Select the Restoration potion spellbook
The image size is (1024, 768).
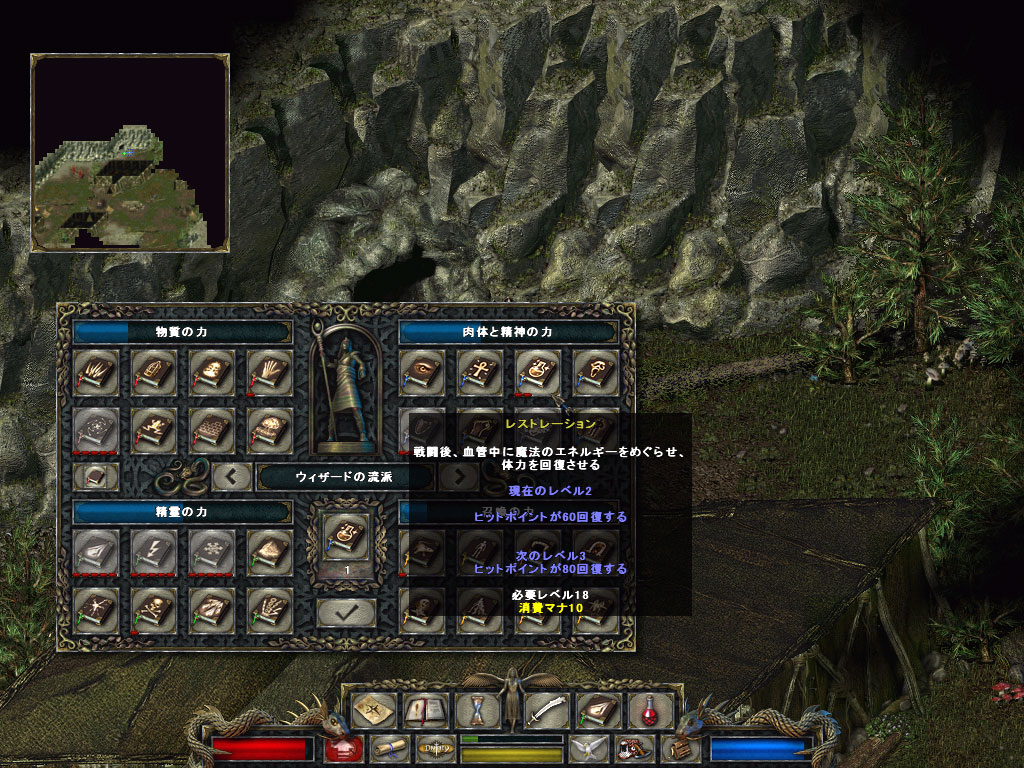(537, 372)
